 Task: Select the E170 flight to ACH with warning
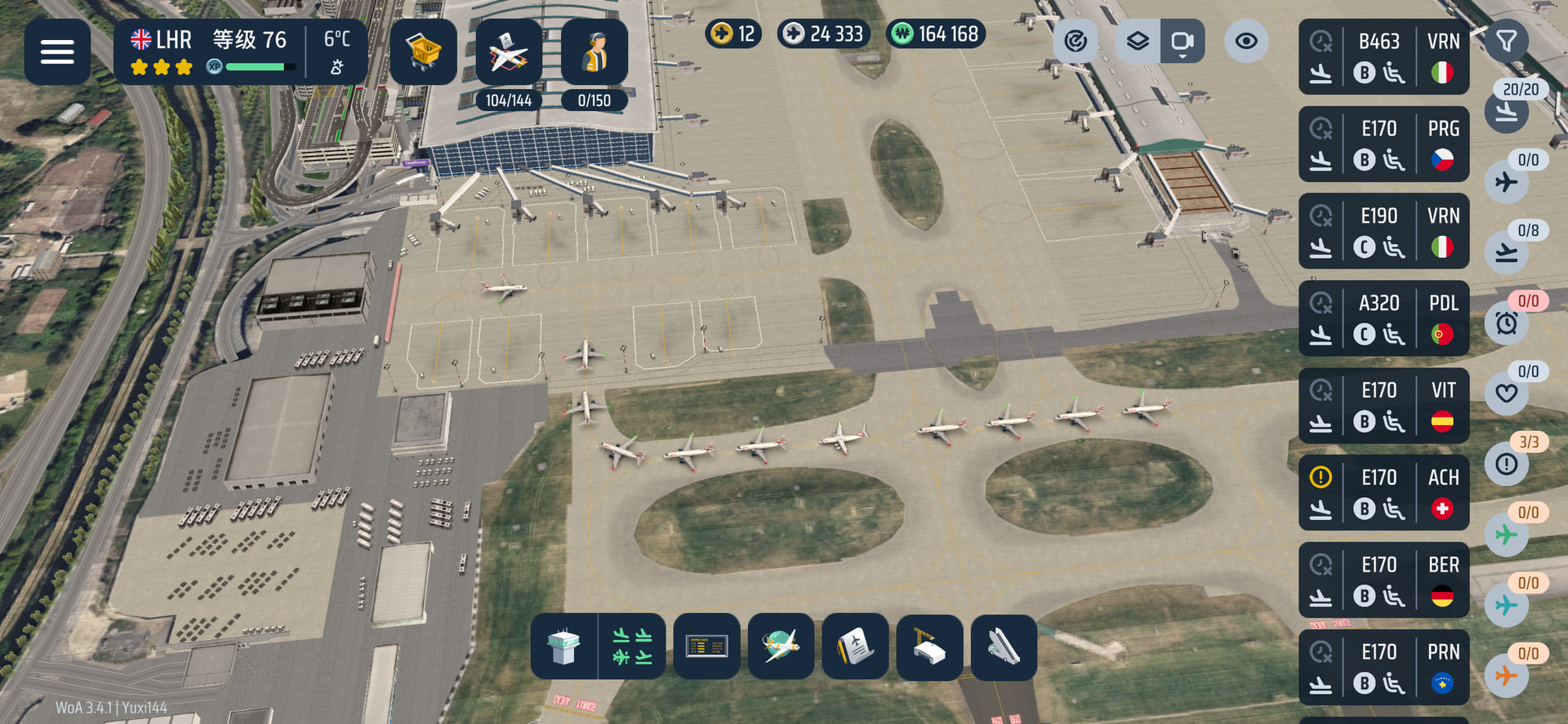1383,493
